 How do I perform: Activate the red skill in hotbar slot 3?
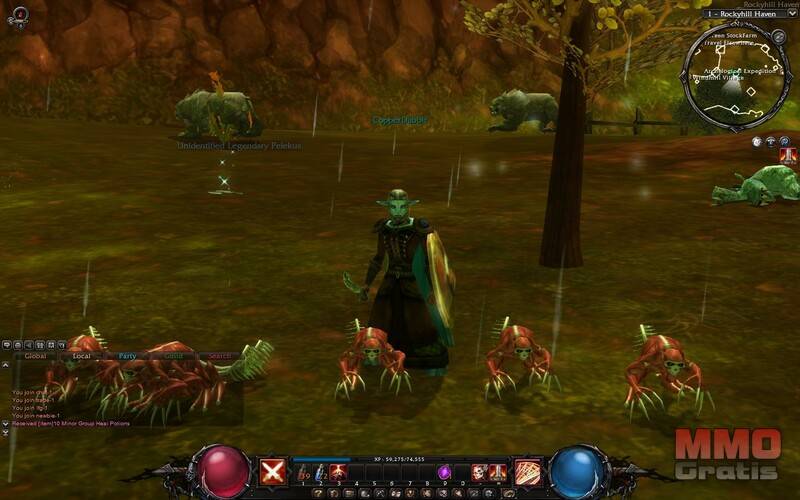tap(338, 472)
